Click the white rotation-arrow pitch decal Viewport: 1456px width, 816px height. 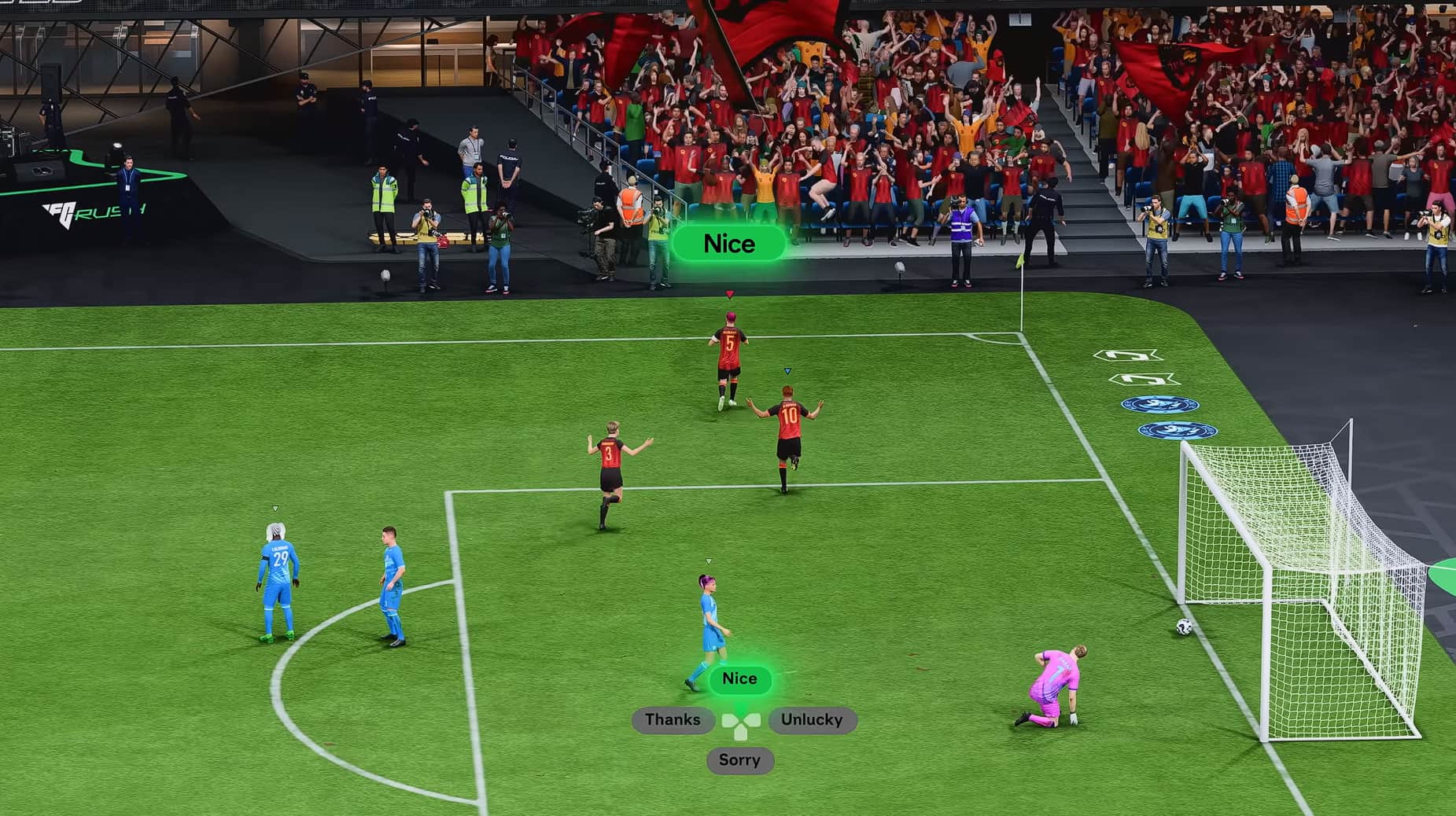[x=1126, y=355]
